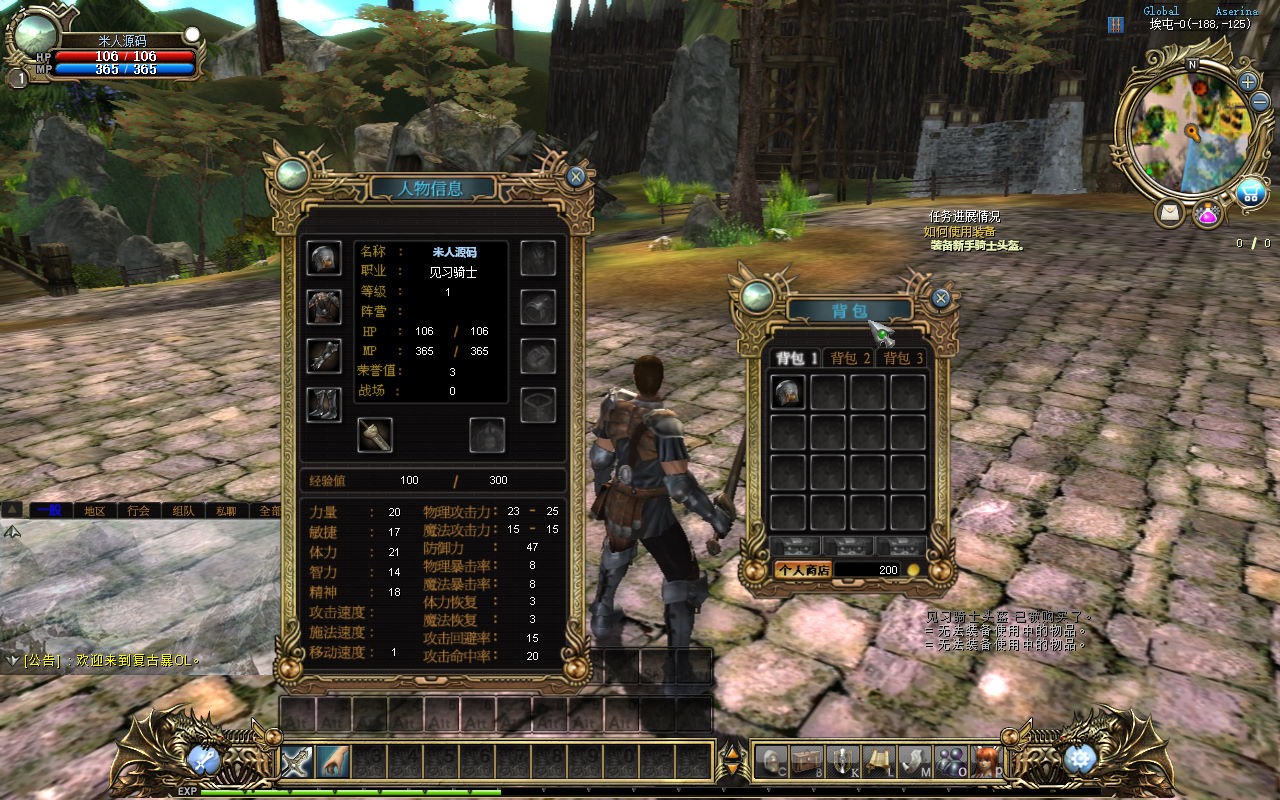Close the 背包 backpack window

click(x=940, y=298)
